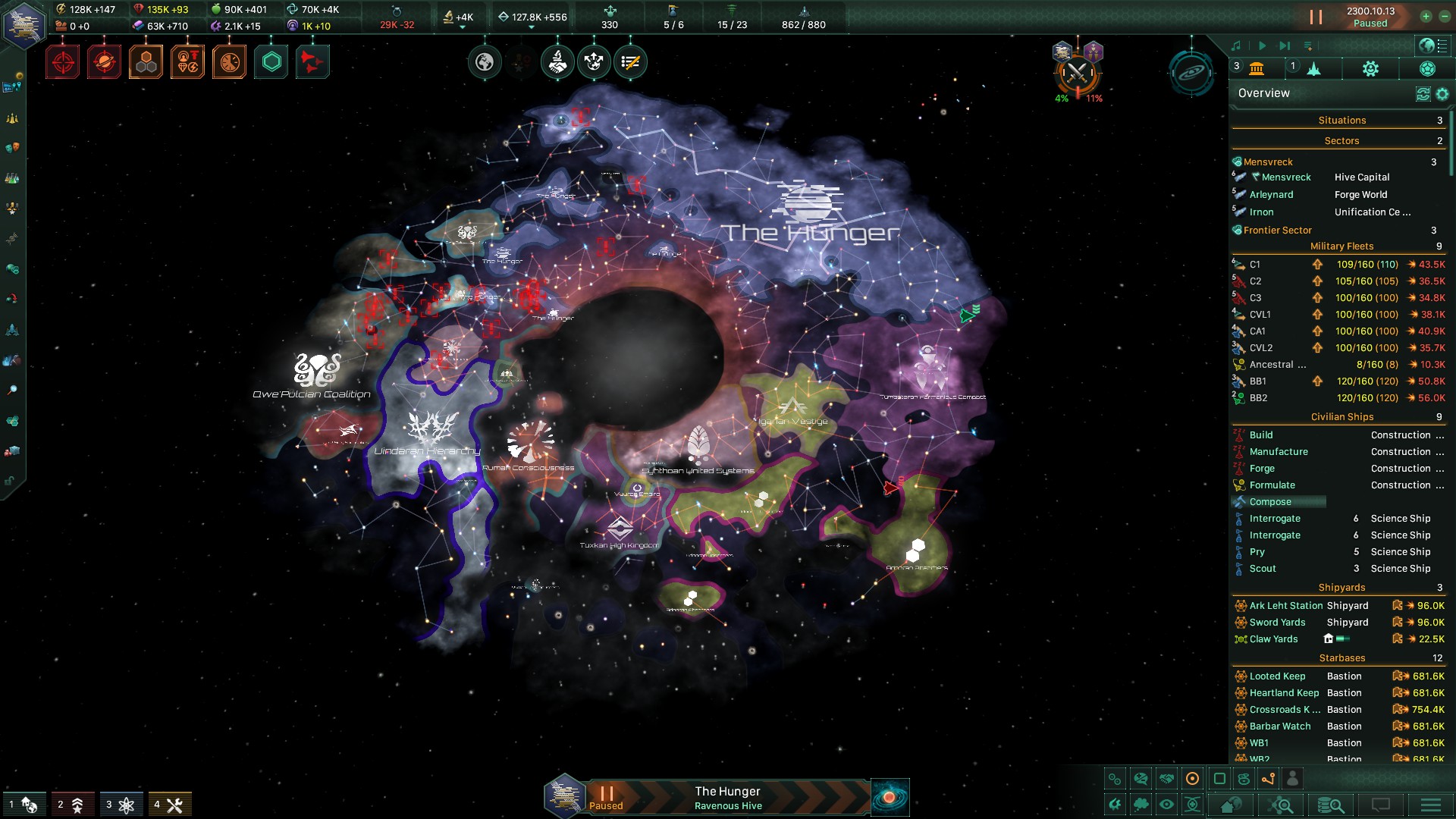
Task: Open the Mensvreck Hive Capital planet
Action: click(x=1286, y=177)
